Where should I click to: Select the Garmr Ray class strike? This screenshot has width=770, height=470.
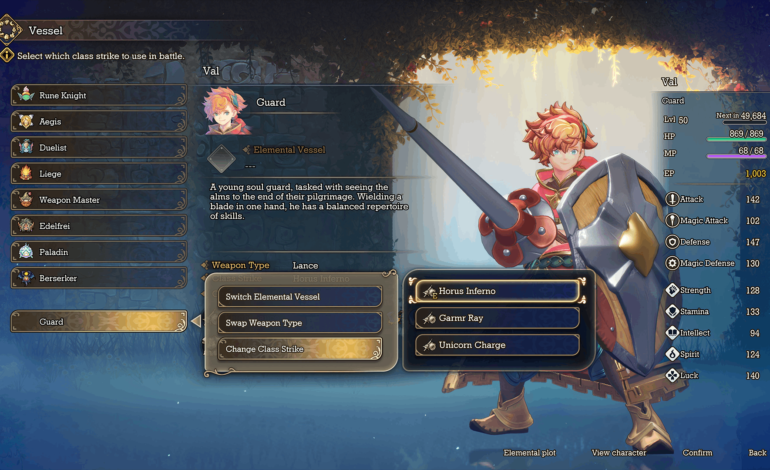(497, 318)
